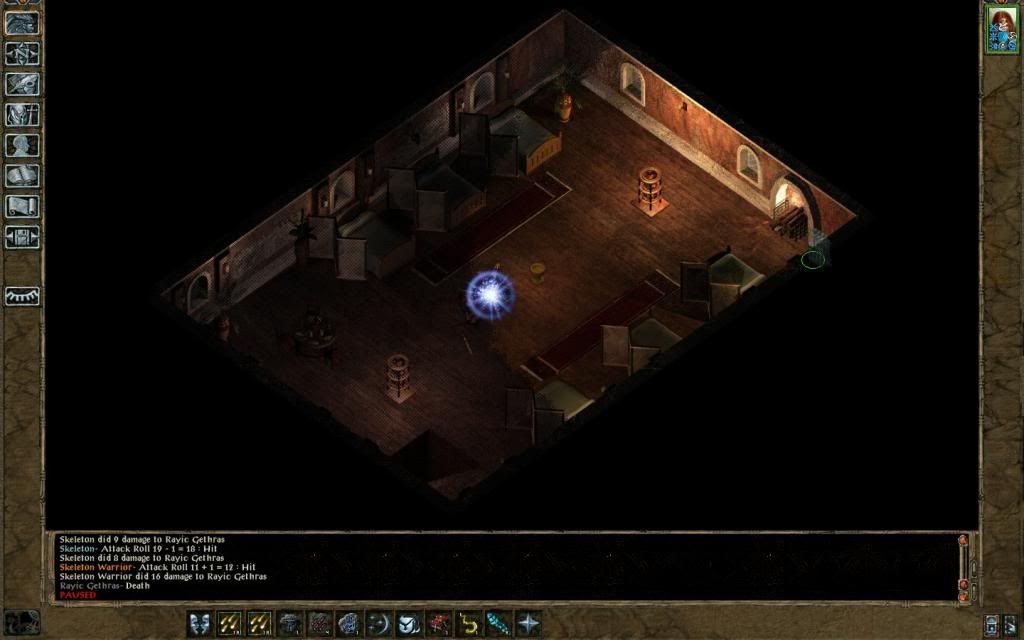Viewport: 1024px width, 640px height.
Task: Open the options button below the scroll
Action: click(22, 237)
